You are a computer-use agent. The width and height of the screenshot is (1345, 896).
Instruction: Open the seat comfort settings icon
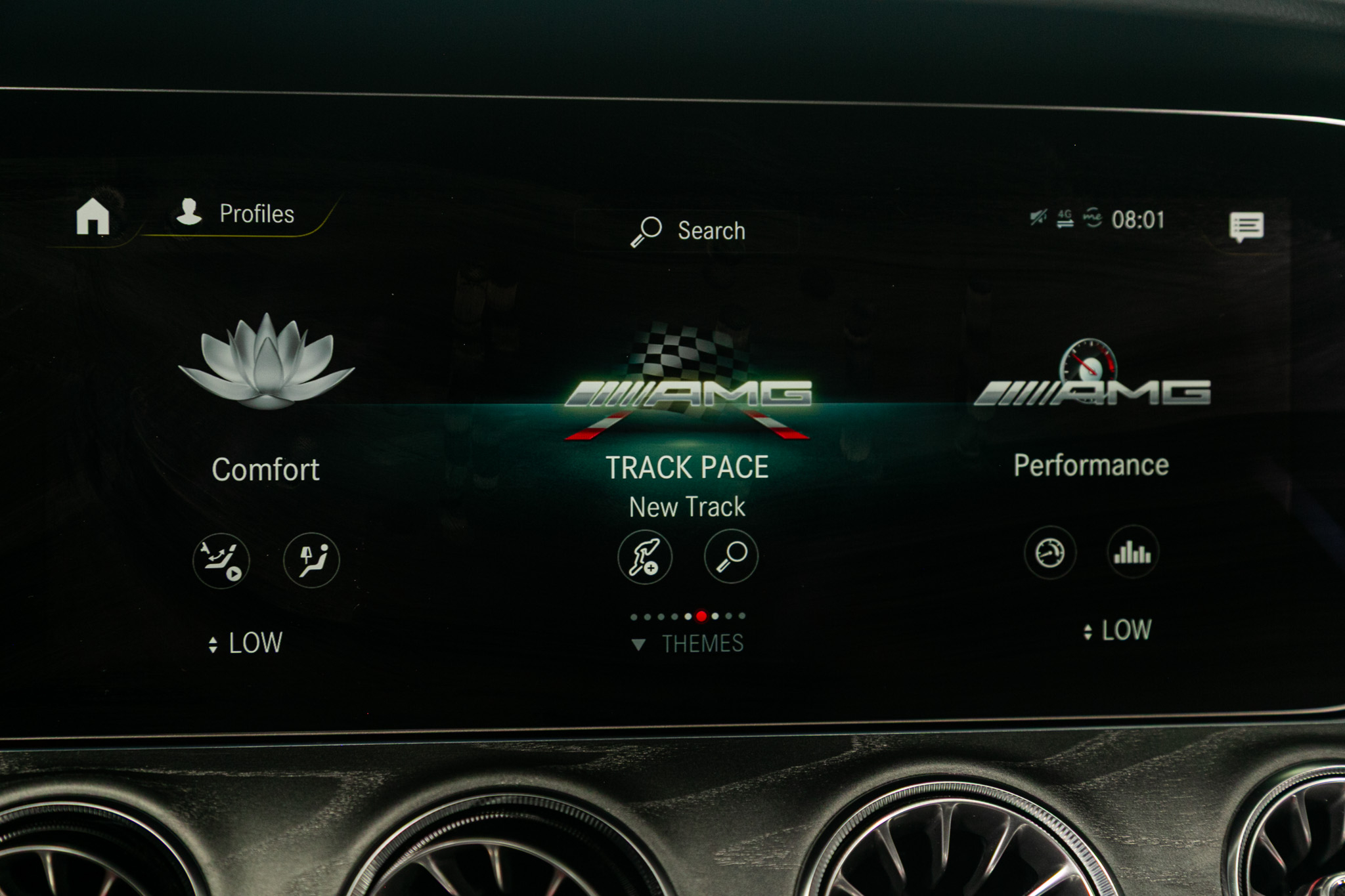(311, 560)
